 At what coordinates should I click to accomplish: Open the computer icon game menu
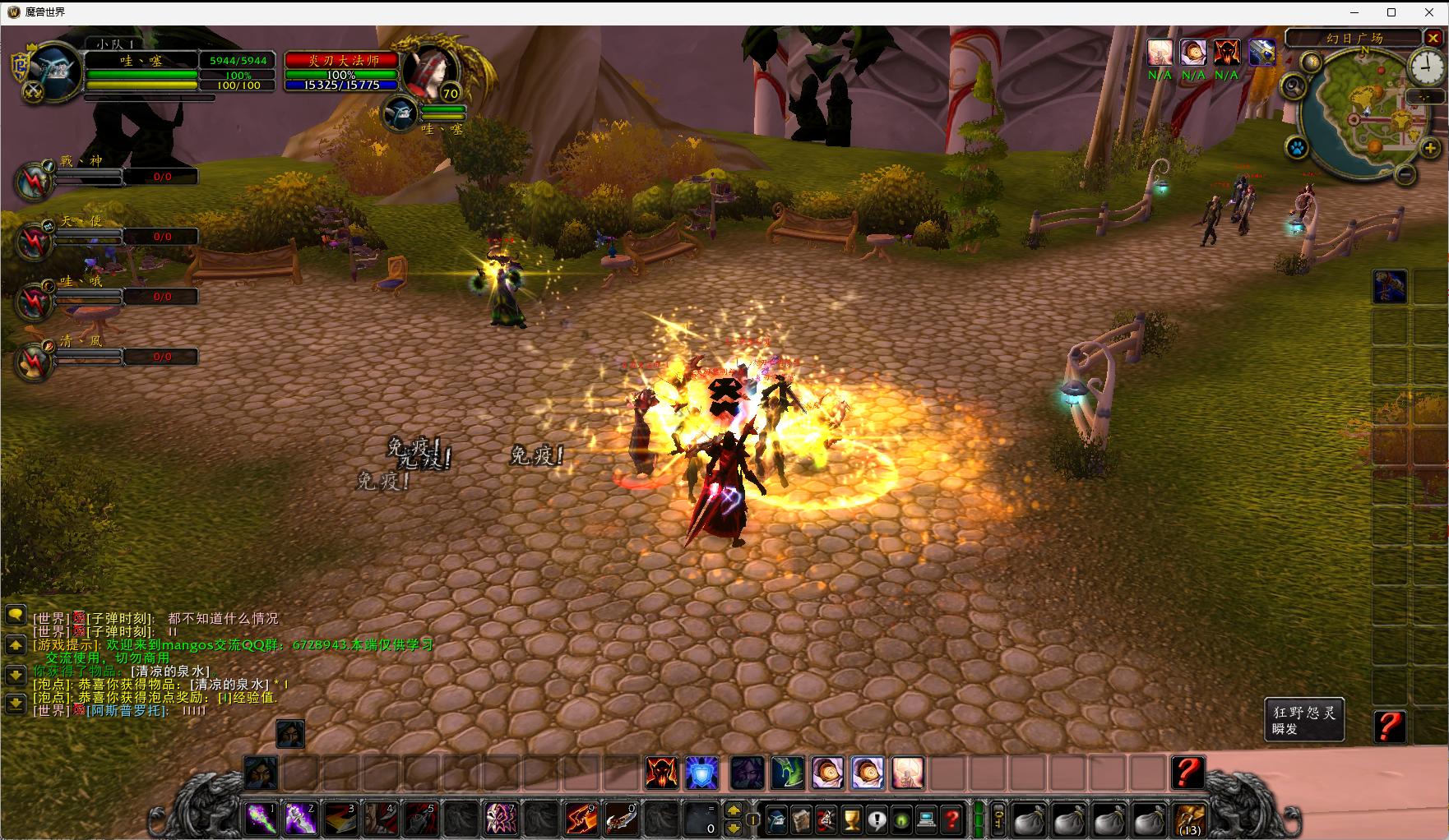click(x=926, y=819)
